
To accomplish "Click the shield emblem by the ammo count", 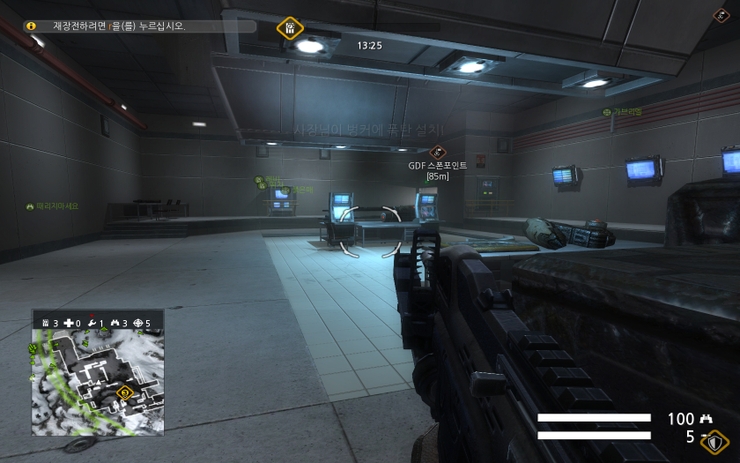I will [714, 441].
